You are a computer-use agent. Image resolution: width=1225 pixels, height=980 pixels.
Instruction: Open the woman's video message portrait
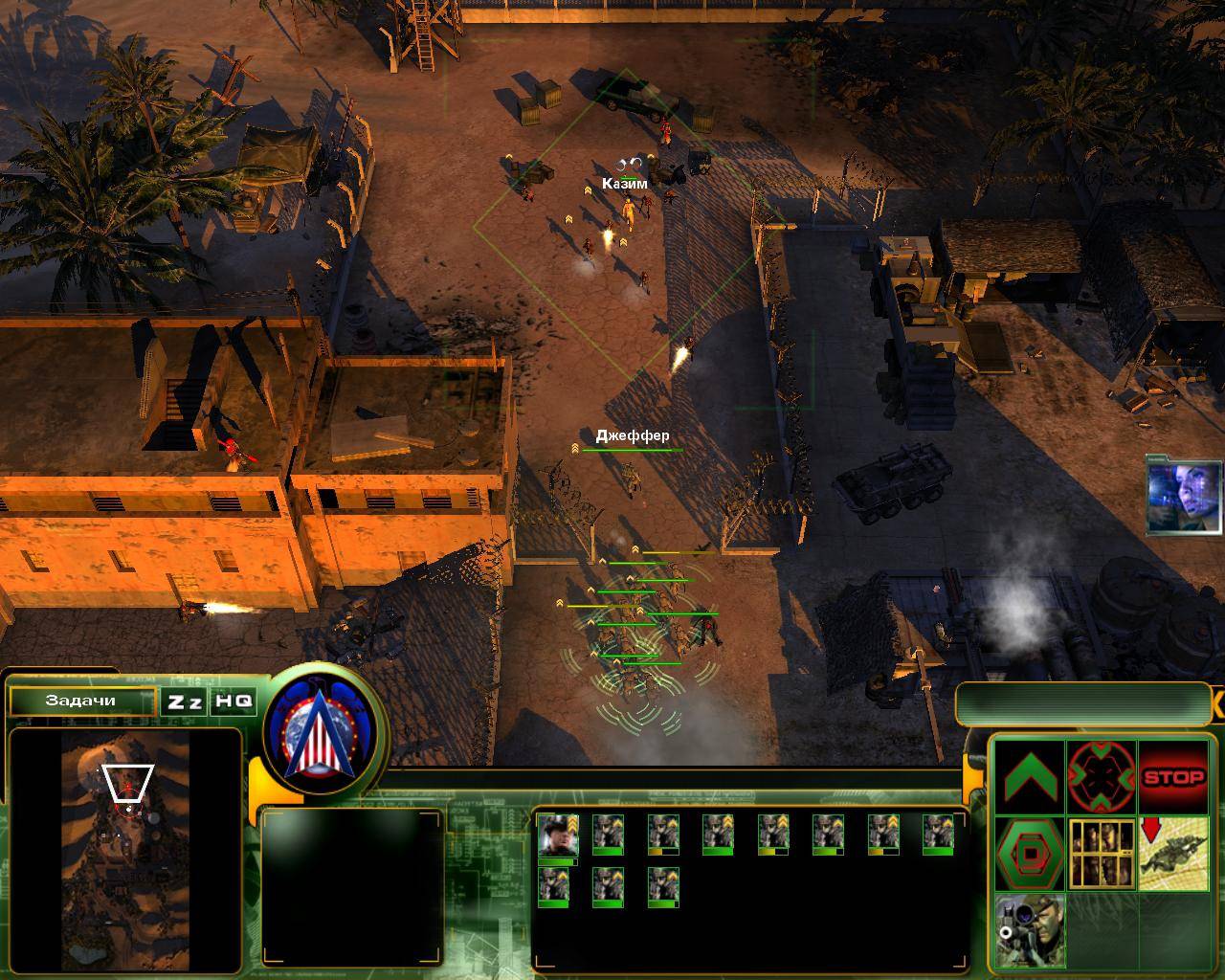coord(1186,495)
